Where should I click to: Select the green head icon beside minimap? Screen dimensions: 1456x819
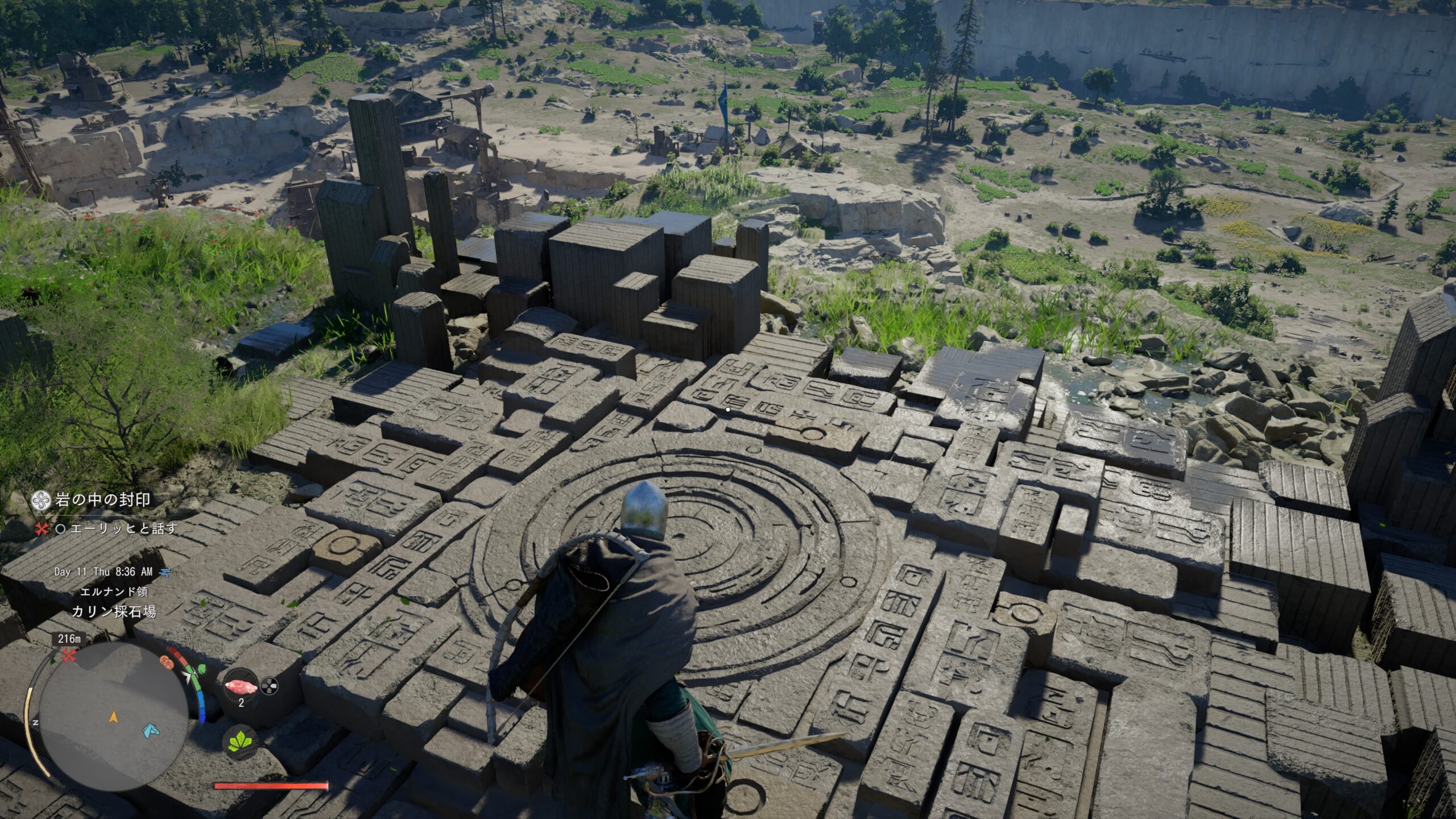pyautogui.click(x=202, y=669)
